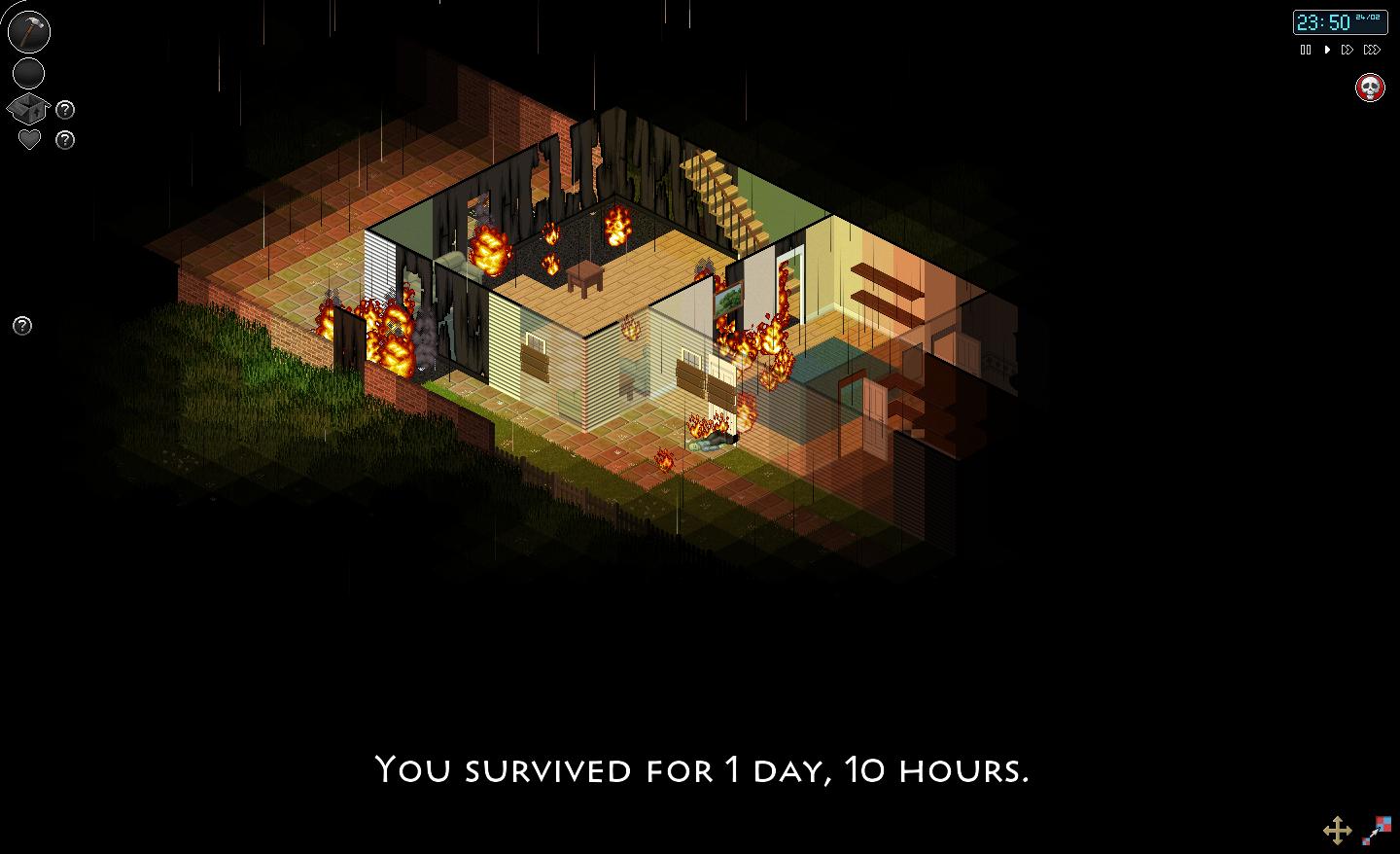Set game speed to normal play
The image size is (1400, 854).
pyautogui.click(x=1327, y=50)
